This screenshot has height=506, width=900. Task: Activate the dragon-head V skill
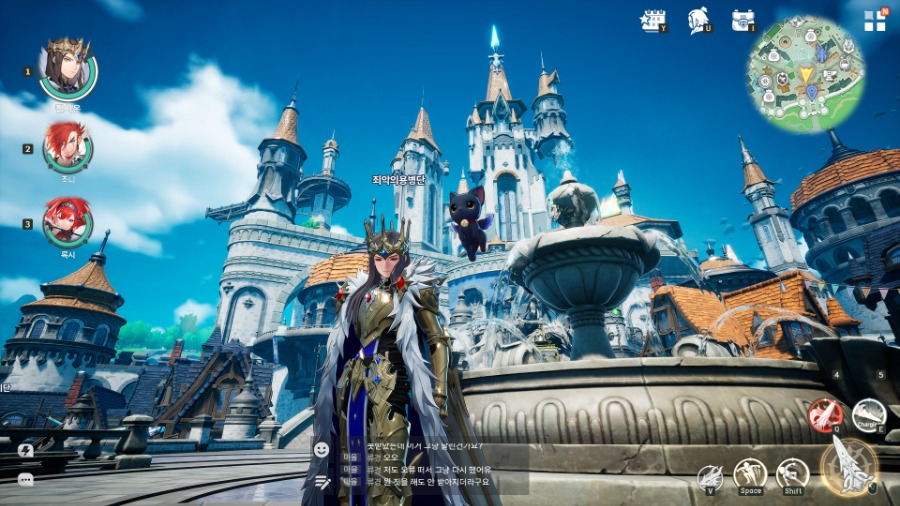tap(710, 477)
